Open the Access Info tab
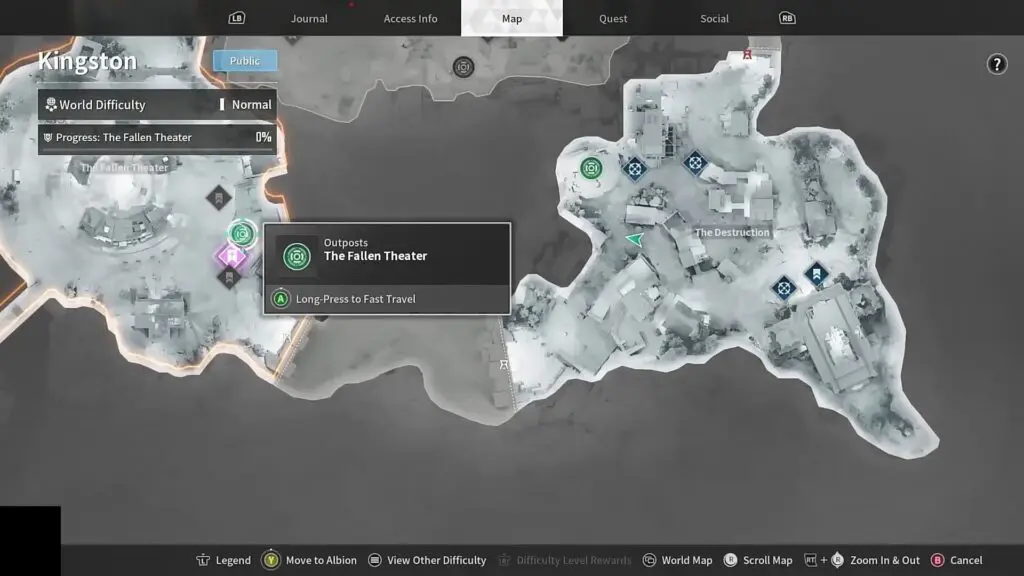Viewport: 1024px width, 576px height. click(410, 18)
